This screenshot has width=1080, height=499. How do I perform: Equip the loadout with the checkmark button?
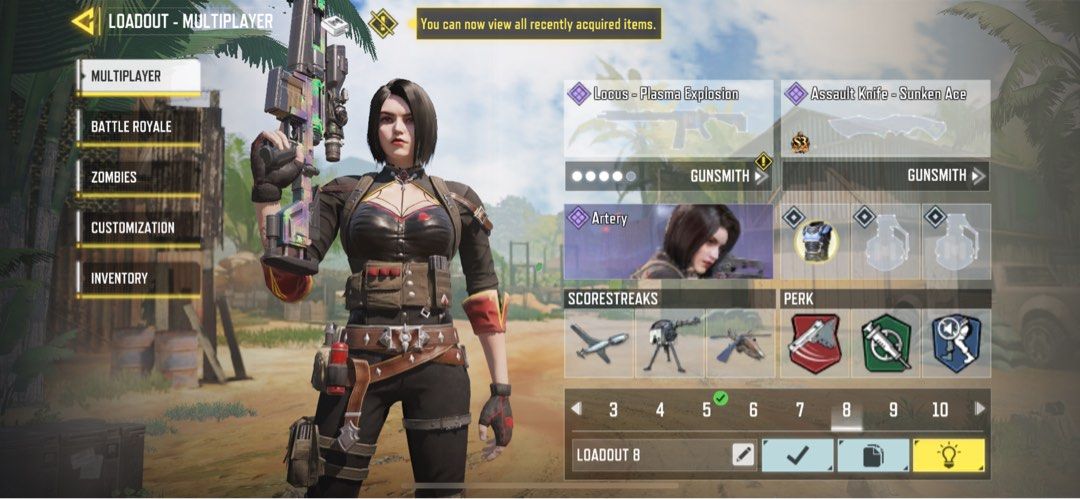coord(797,455)
